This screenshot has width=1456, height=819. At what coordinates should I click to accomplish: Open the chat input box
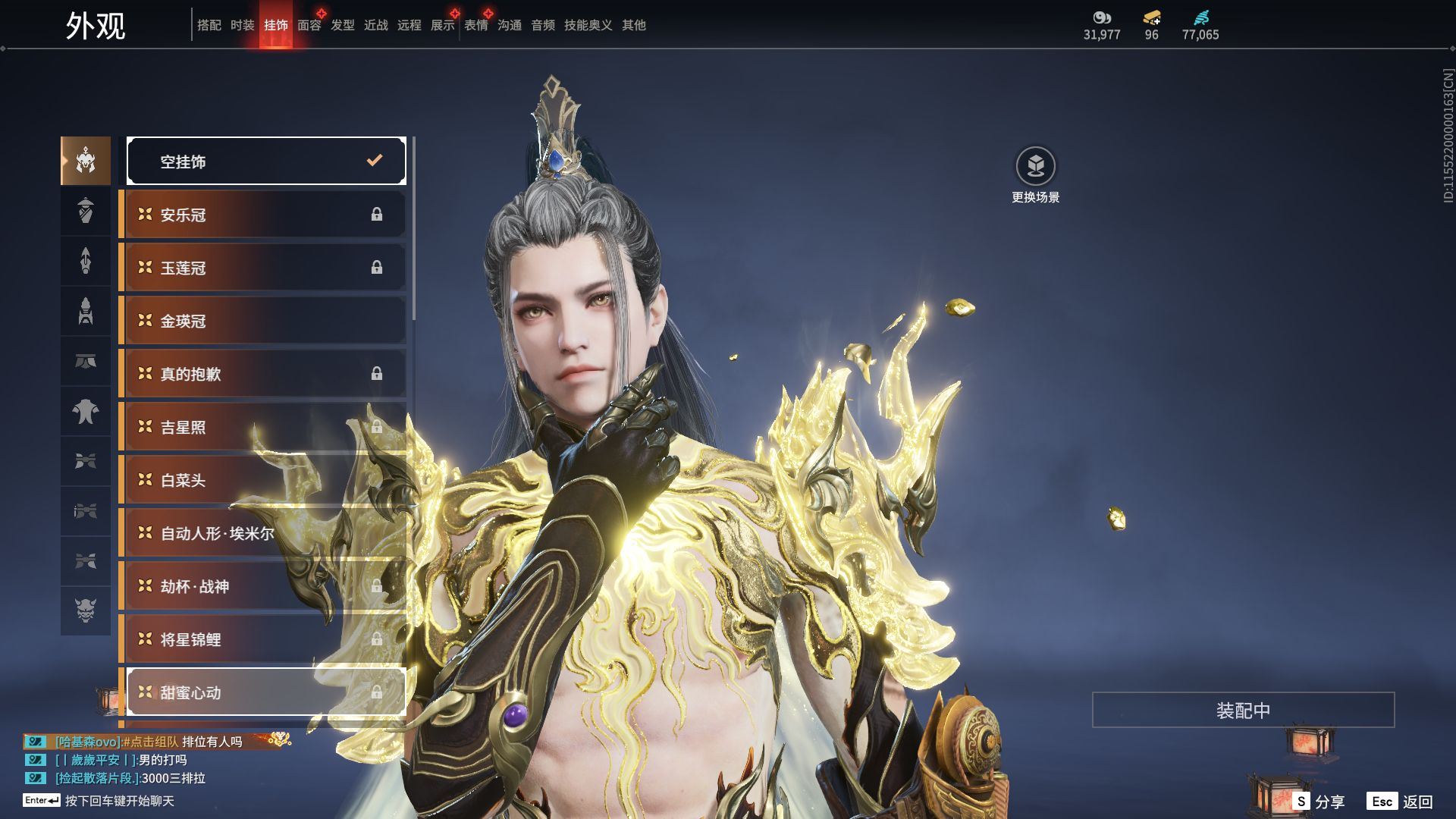119,801
